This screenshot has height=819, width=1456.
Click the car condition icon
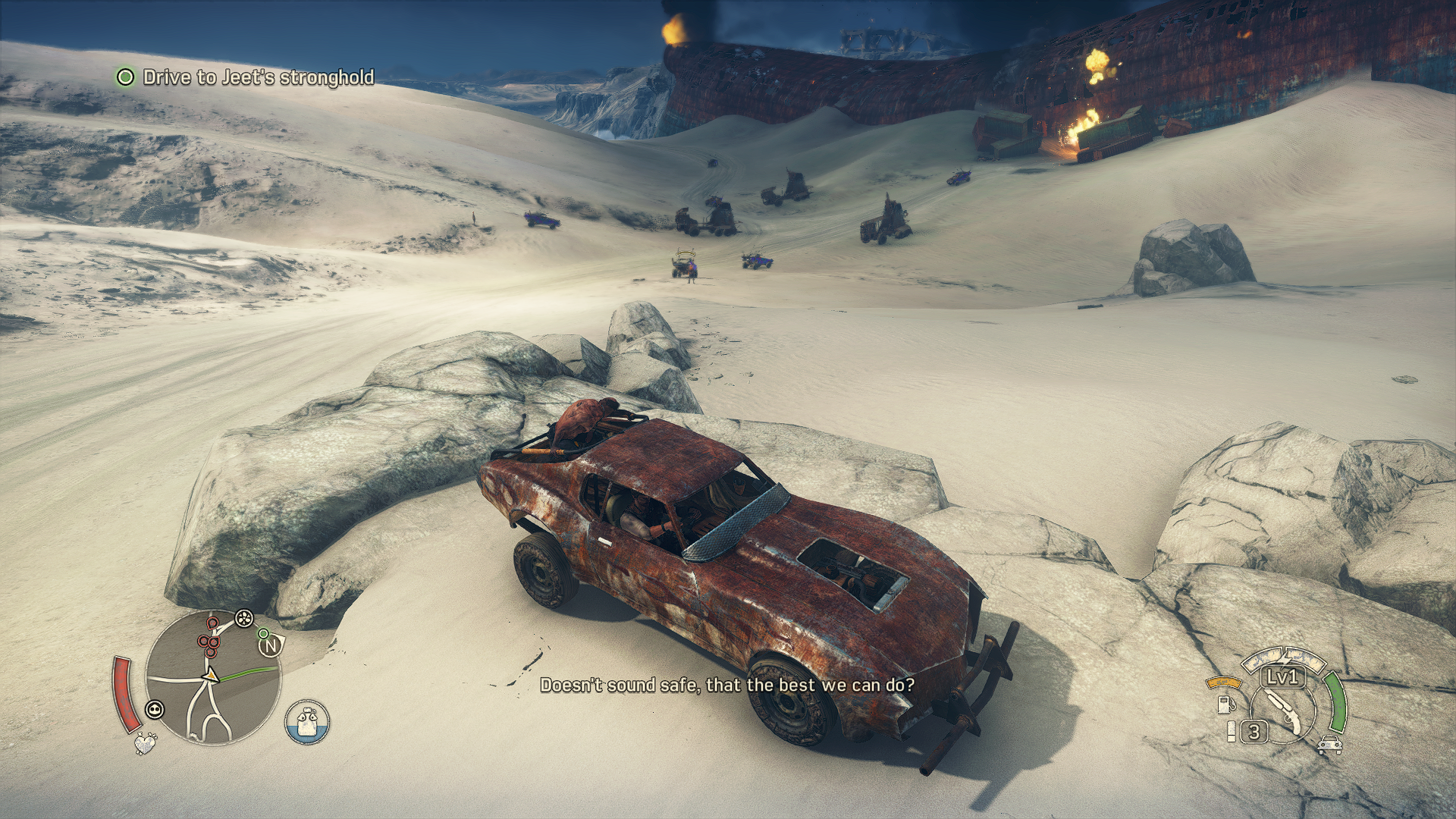click(x=1327, y=744)
